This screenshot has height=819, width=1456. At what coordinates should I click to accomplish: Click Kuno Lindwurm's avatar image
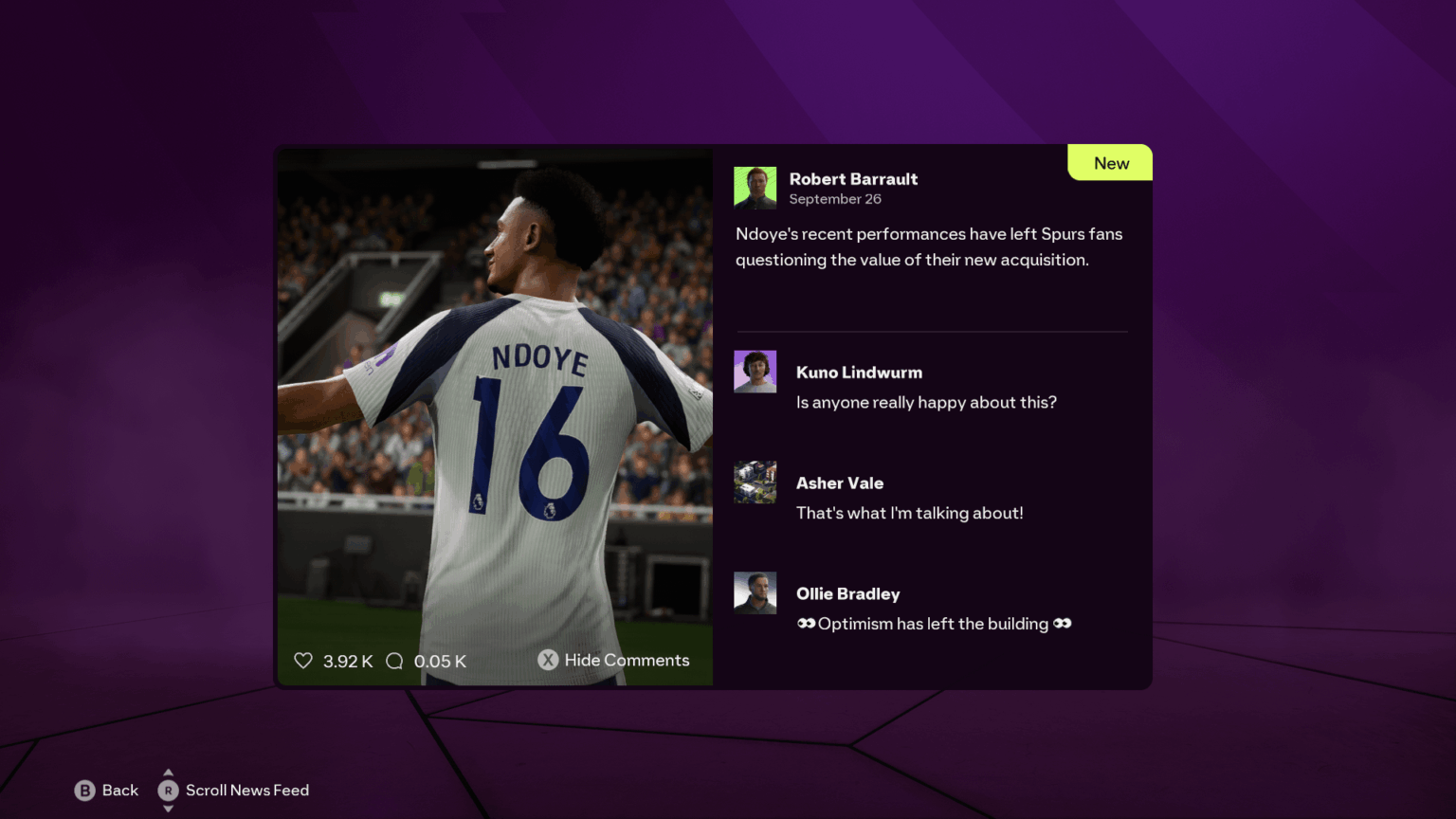tap(755, 371)
